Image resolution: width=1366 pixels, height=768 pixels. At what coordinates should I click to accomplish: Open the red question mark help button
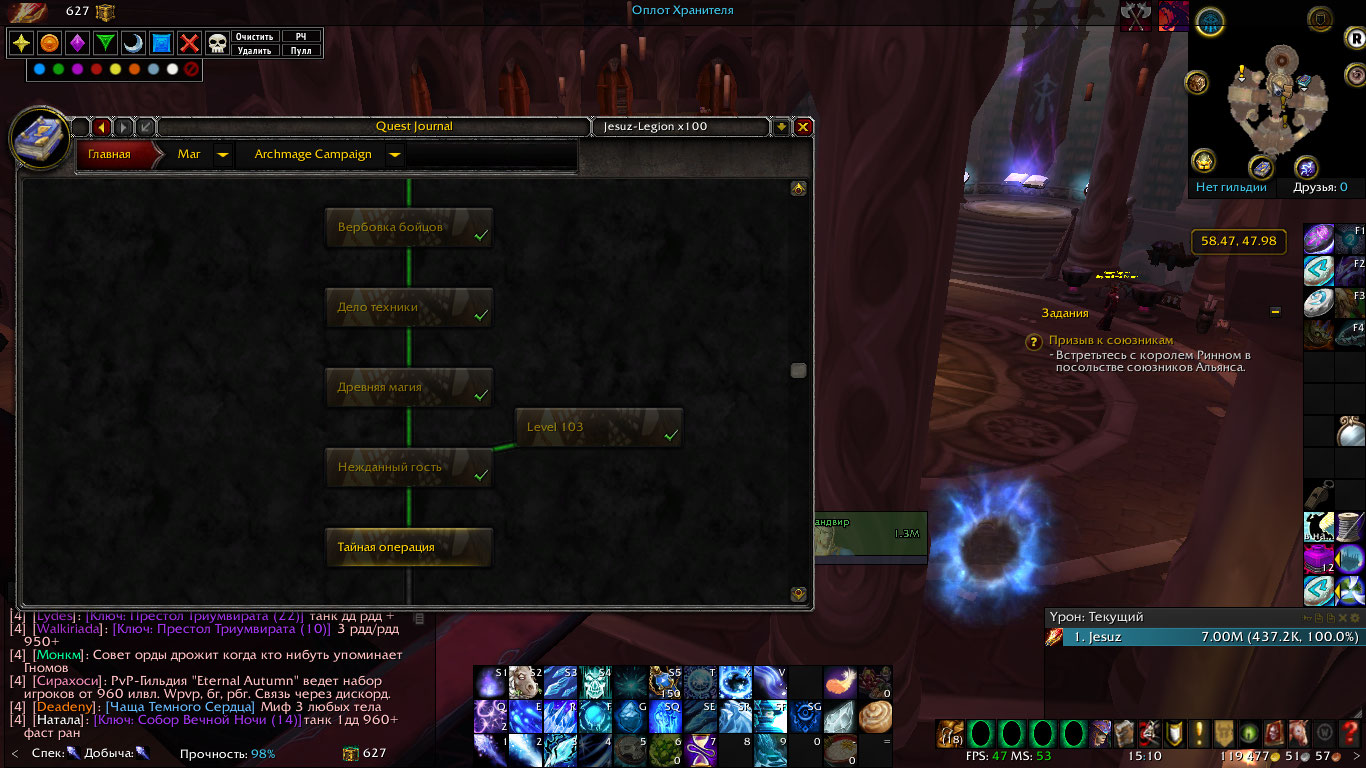pyautogui.click(x=1351, y=733)
